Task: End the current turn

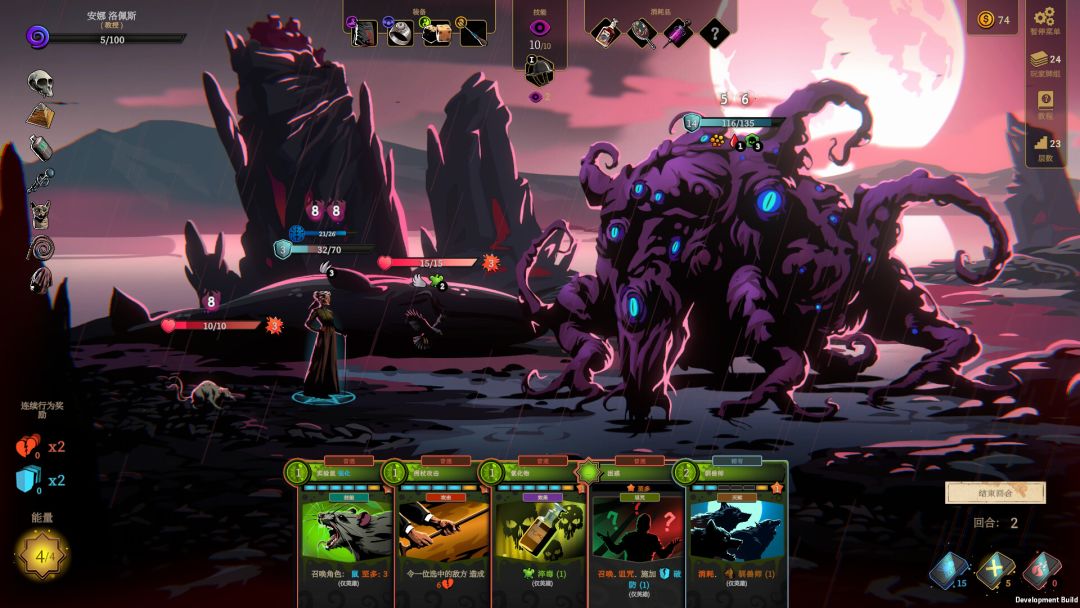Action: (995, 492)
